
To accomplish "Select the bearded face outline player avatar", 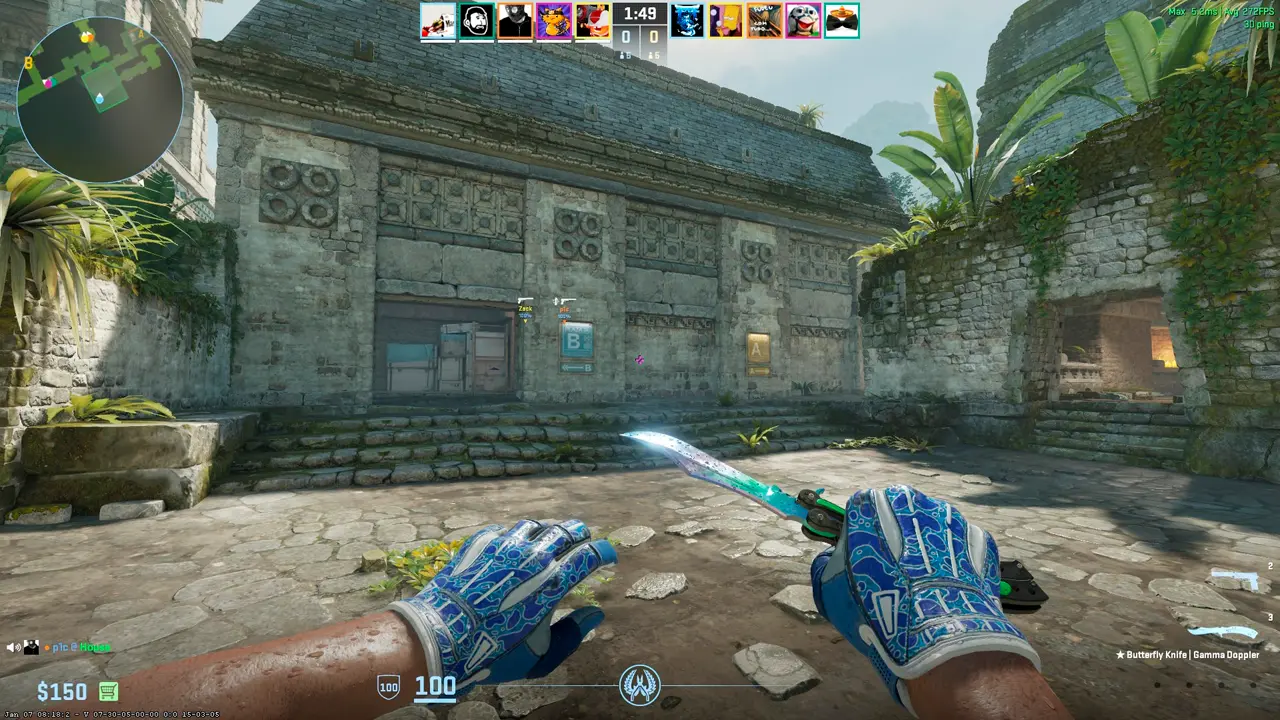I will 476,20.
